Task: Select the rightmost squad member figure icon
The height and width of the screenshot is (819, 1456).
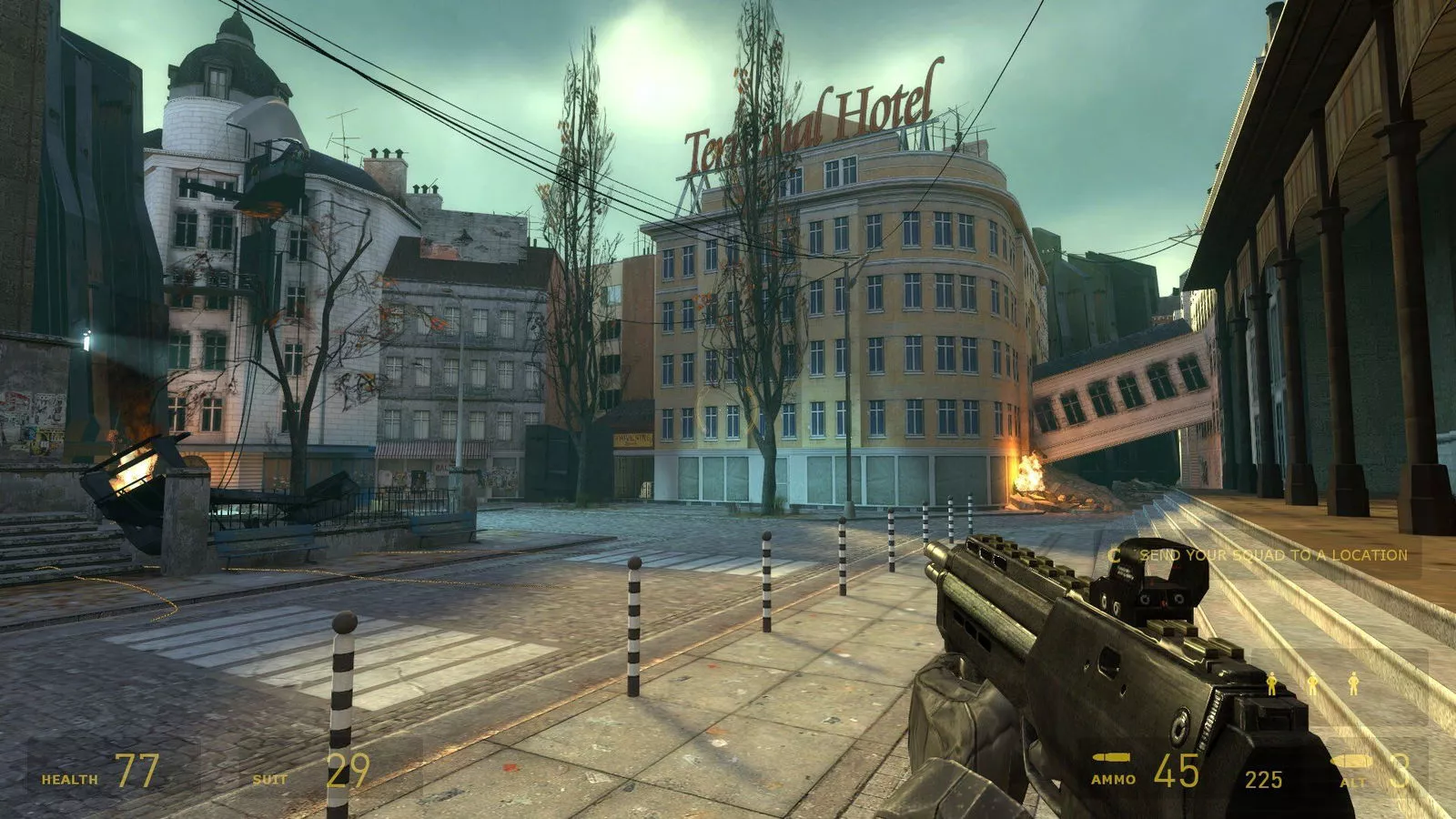Action: 1353,682
